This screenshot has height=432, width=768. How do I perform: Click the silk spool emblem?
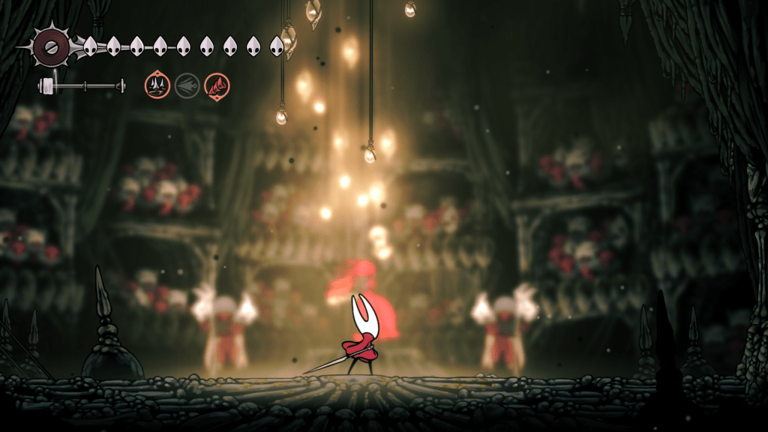50,45
